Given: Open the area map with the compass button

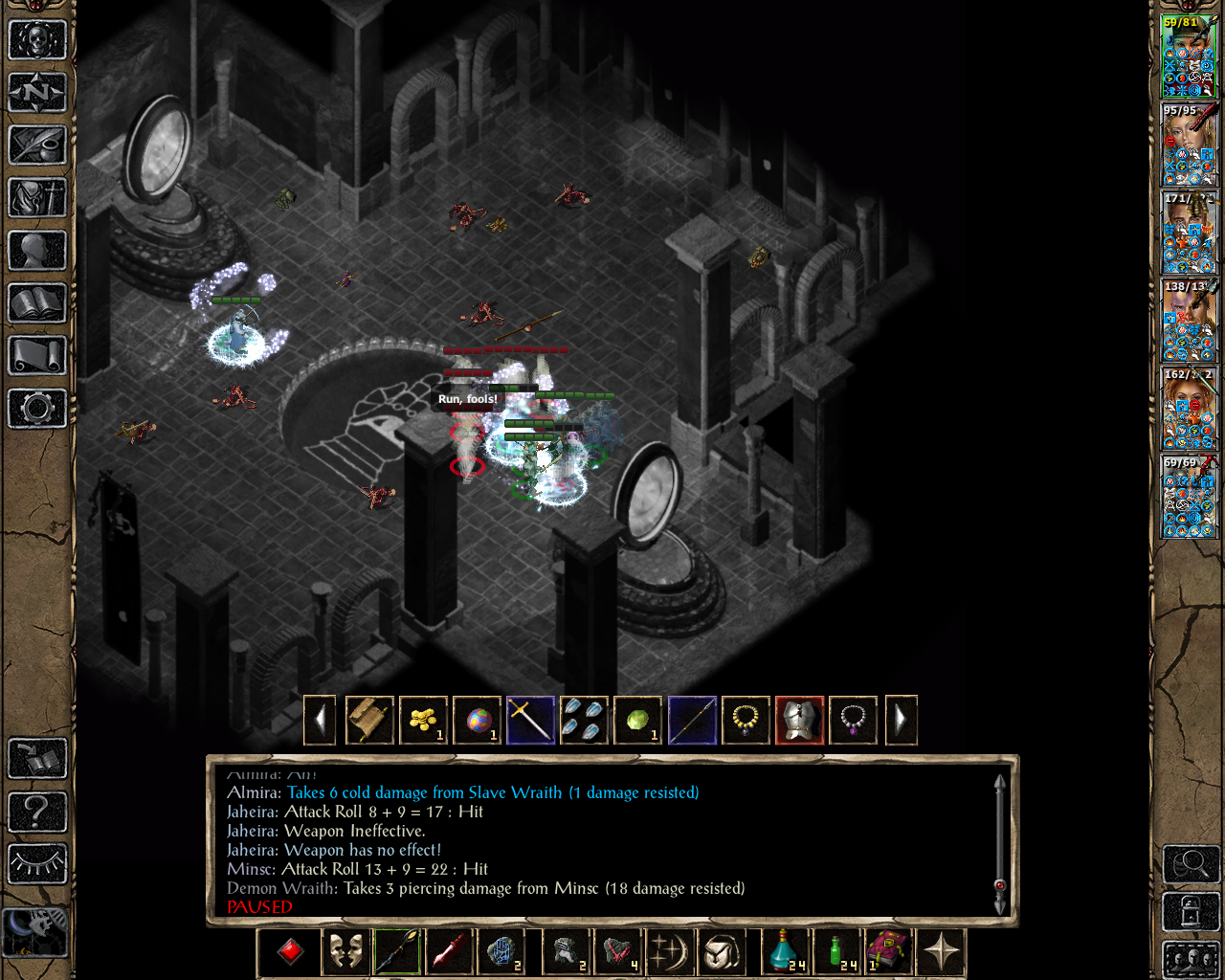Looking at the screenshot, I should pyautogui.click(x=37, y=93).
